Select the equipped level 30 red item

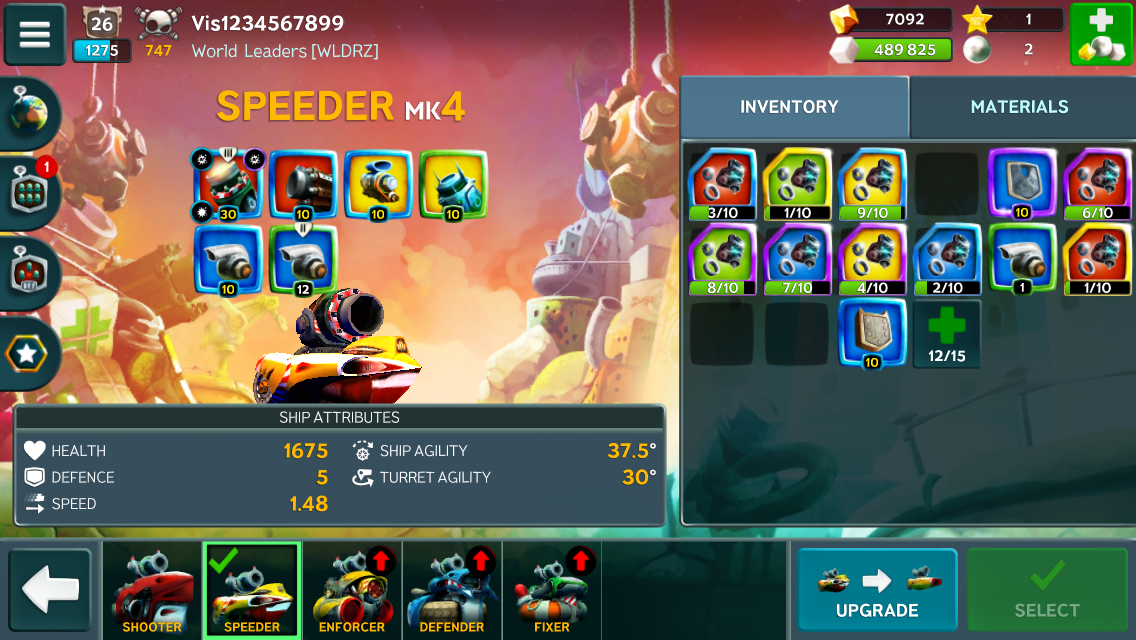click(x=227, y=184)
